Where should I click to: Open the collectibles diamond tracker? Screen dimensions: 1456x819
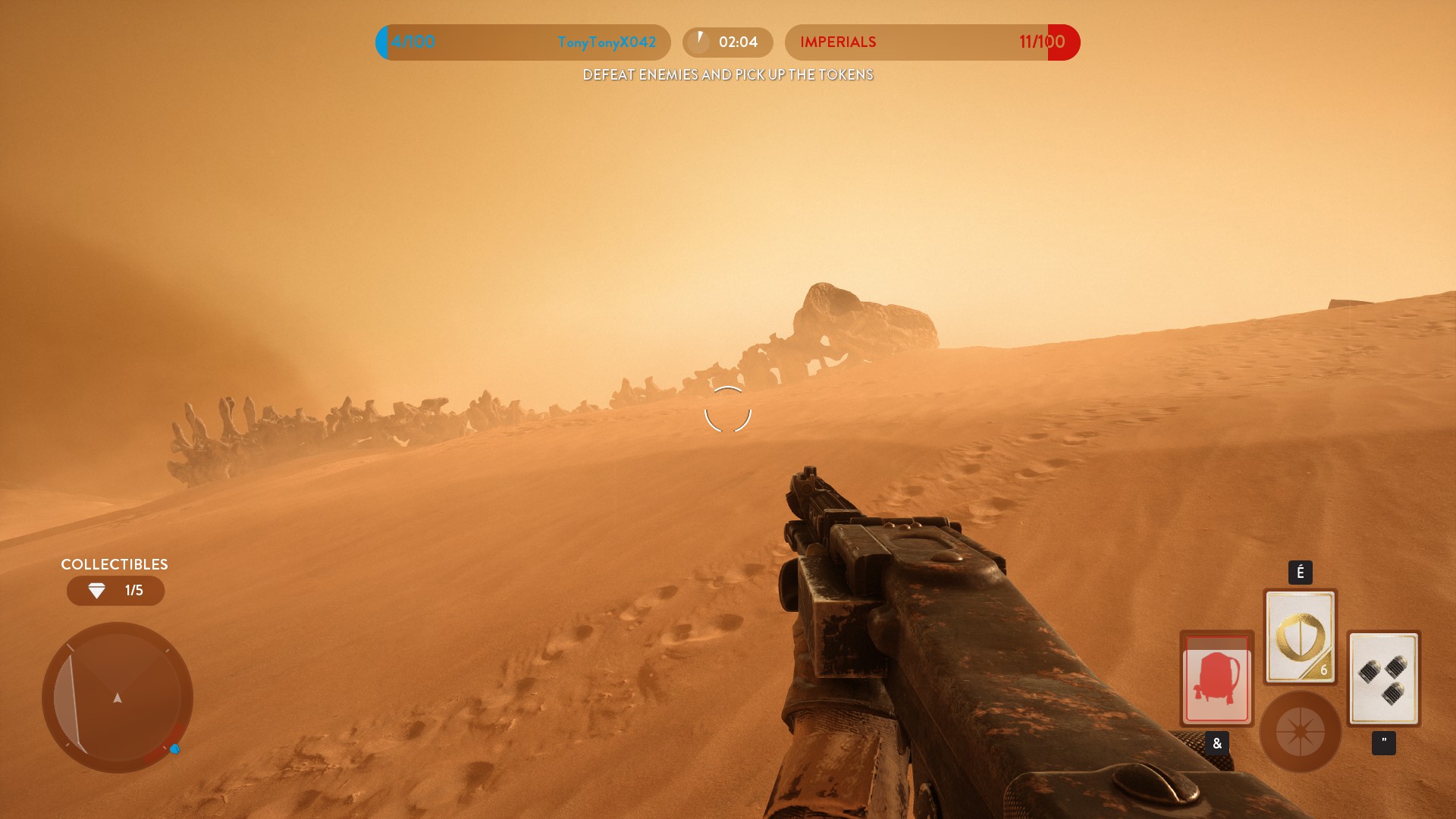(x=115, y=591)
